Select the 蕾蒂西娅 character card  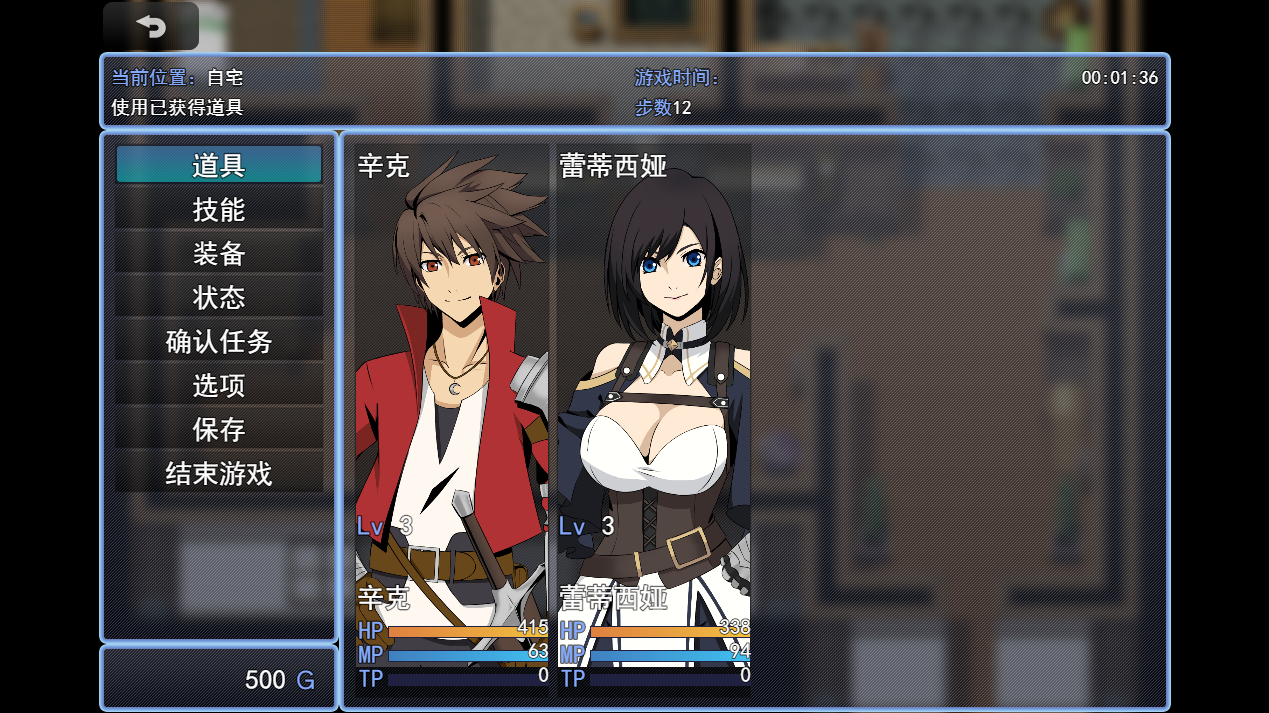(x=654, y=420)
